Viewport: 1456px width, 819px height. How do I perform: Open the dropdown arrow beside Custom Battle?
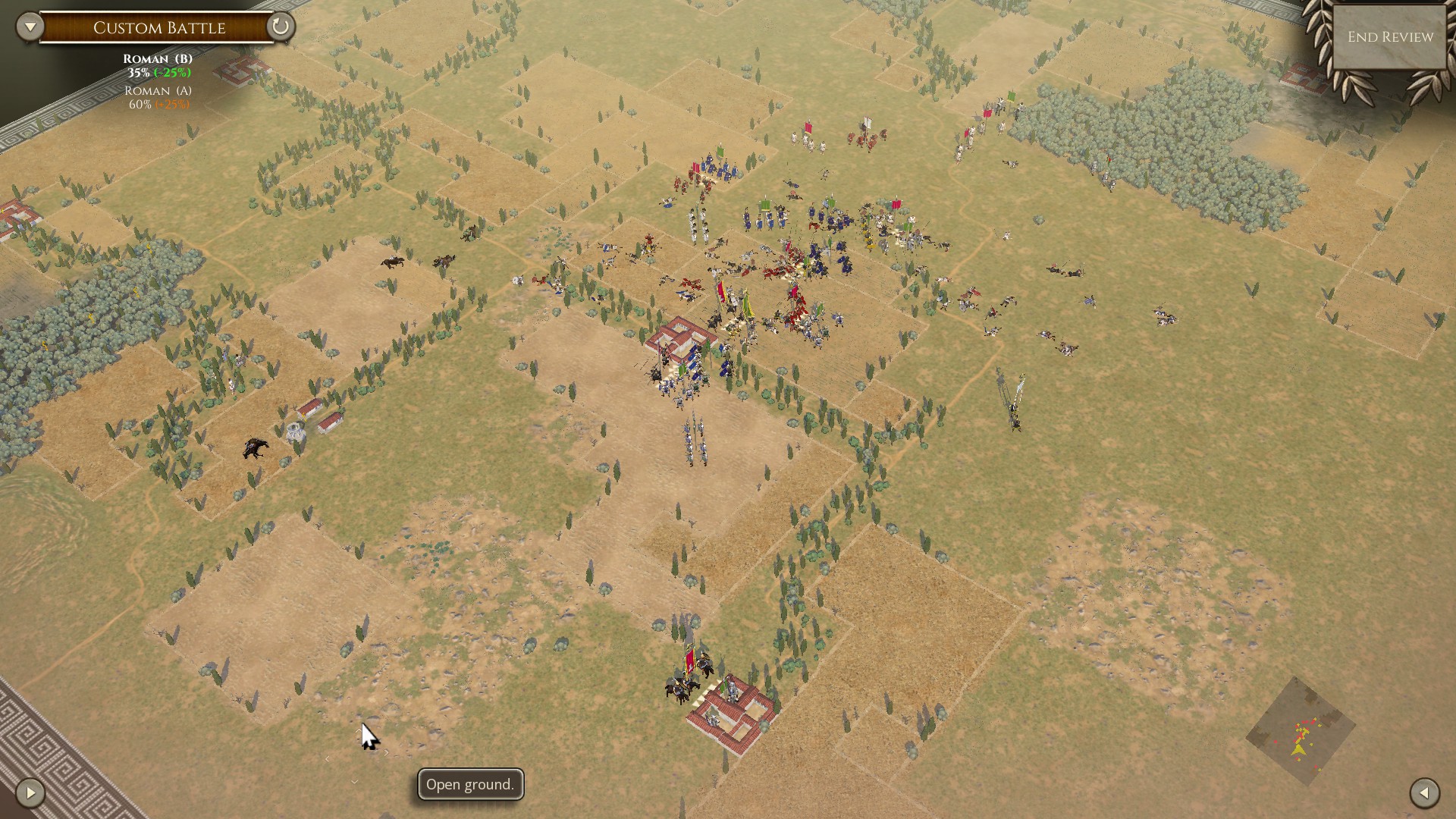pos(30,27)
